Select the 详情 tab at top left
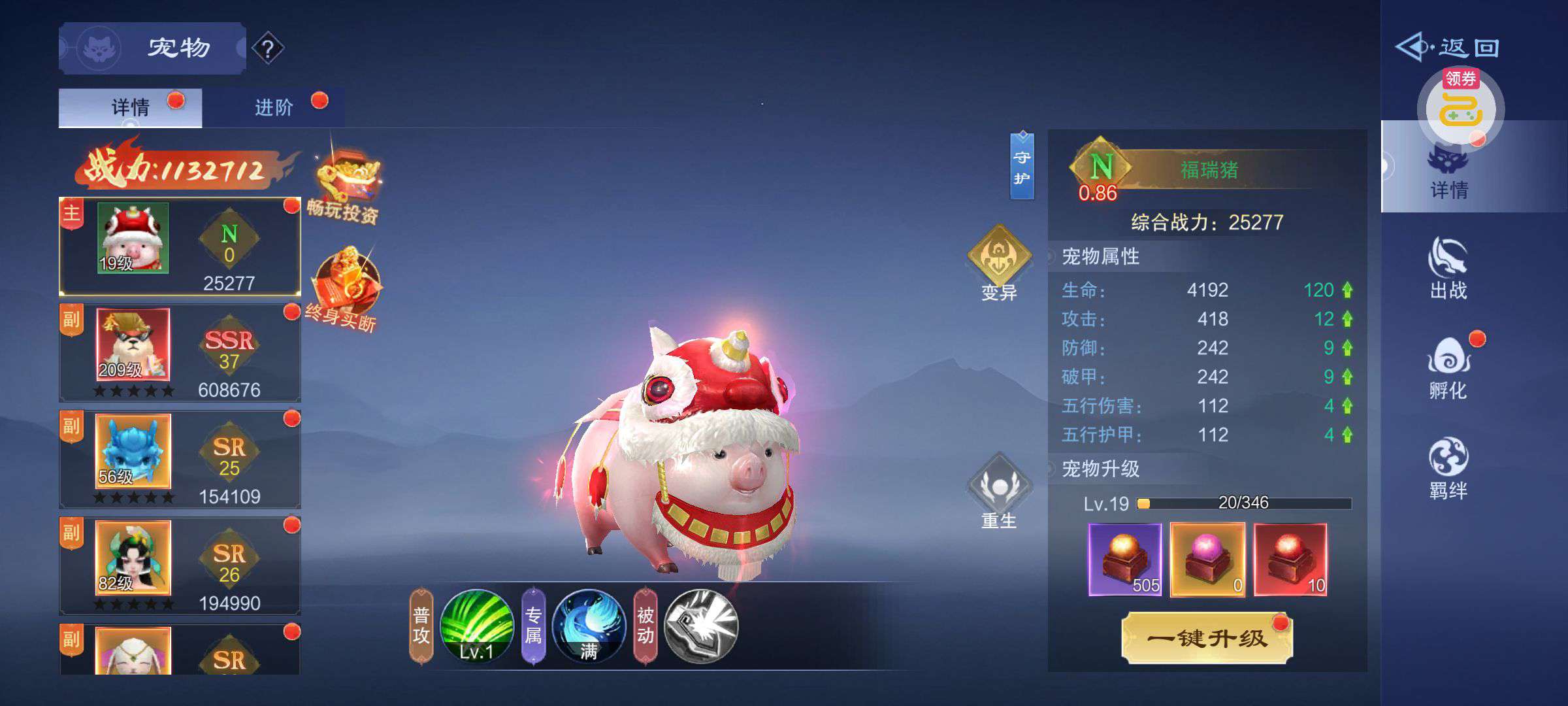 point(130,107)
